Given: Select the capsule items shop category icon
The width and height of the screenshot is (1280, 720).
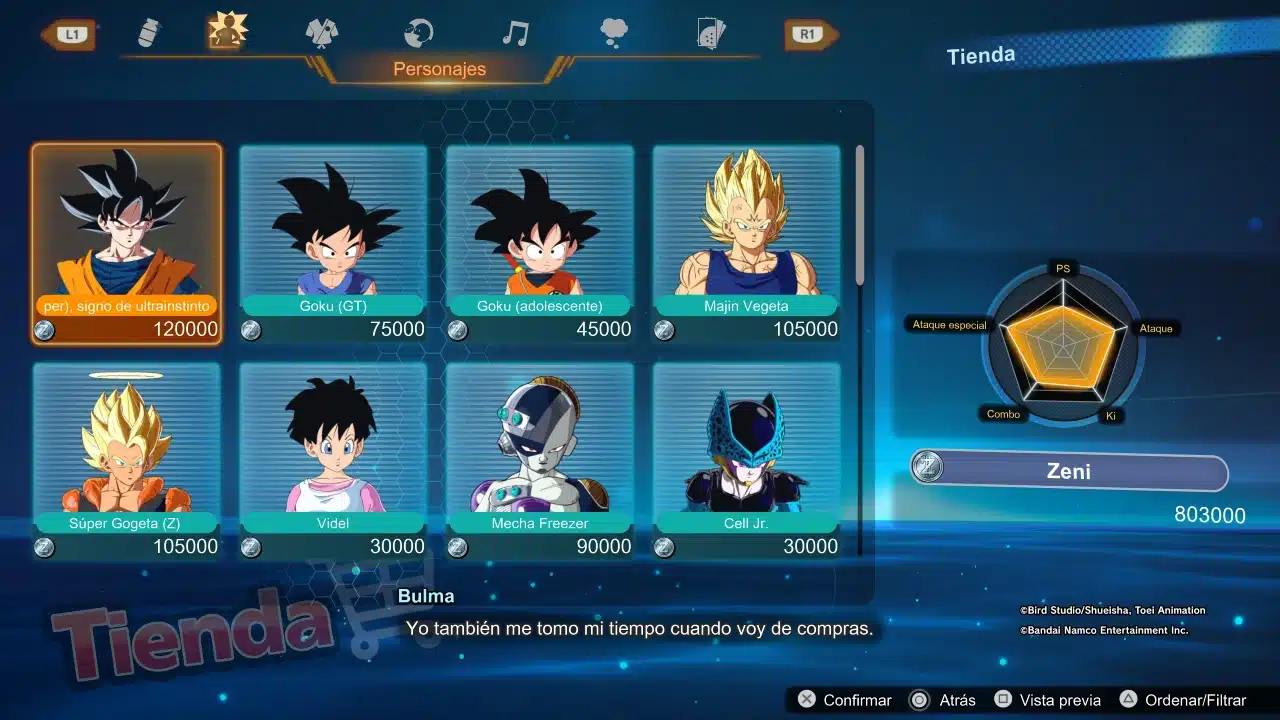Looking at the screenshot, I should (x=148, y=30).
